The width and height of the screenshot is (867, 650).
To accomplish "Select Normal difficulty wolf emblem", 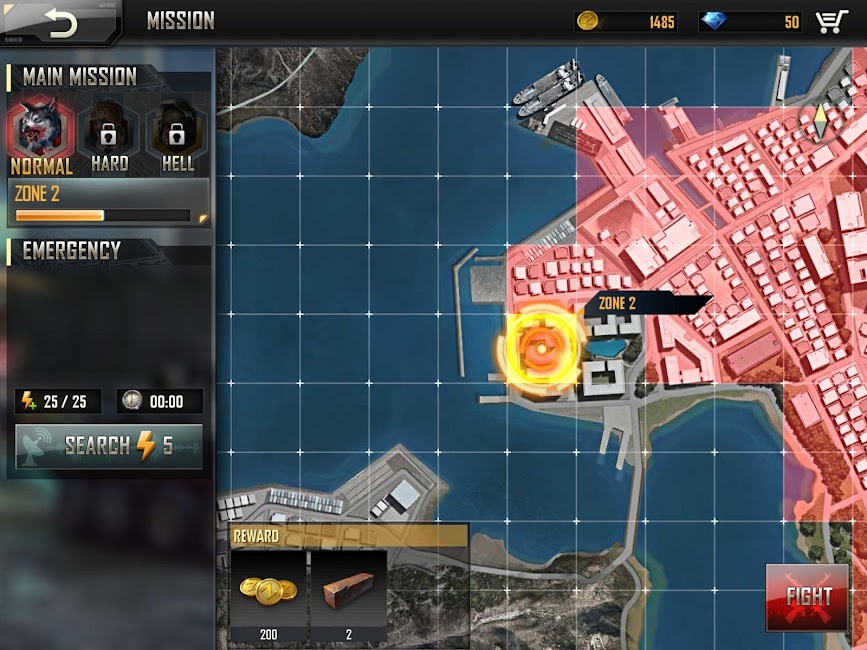I will click(x=41, y=131).
